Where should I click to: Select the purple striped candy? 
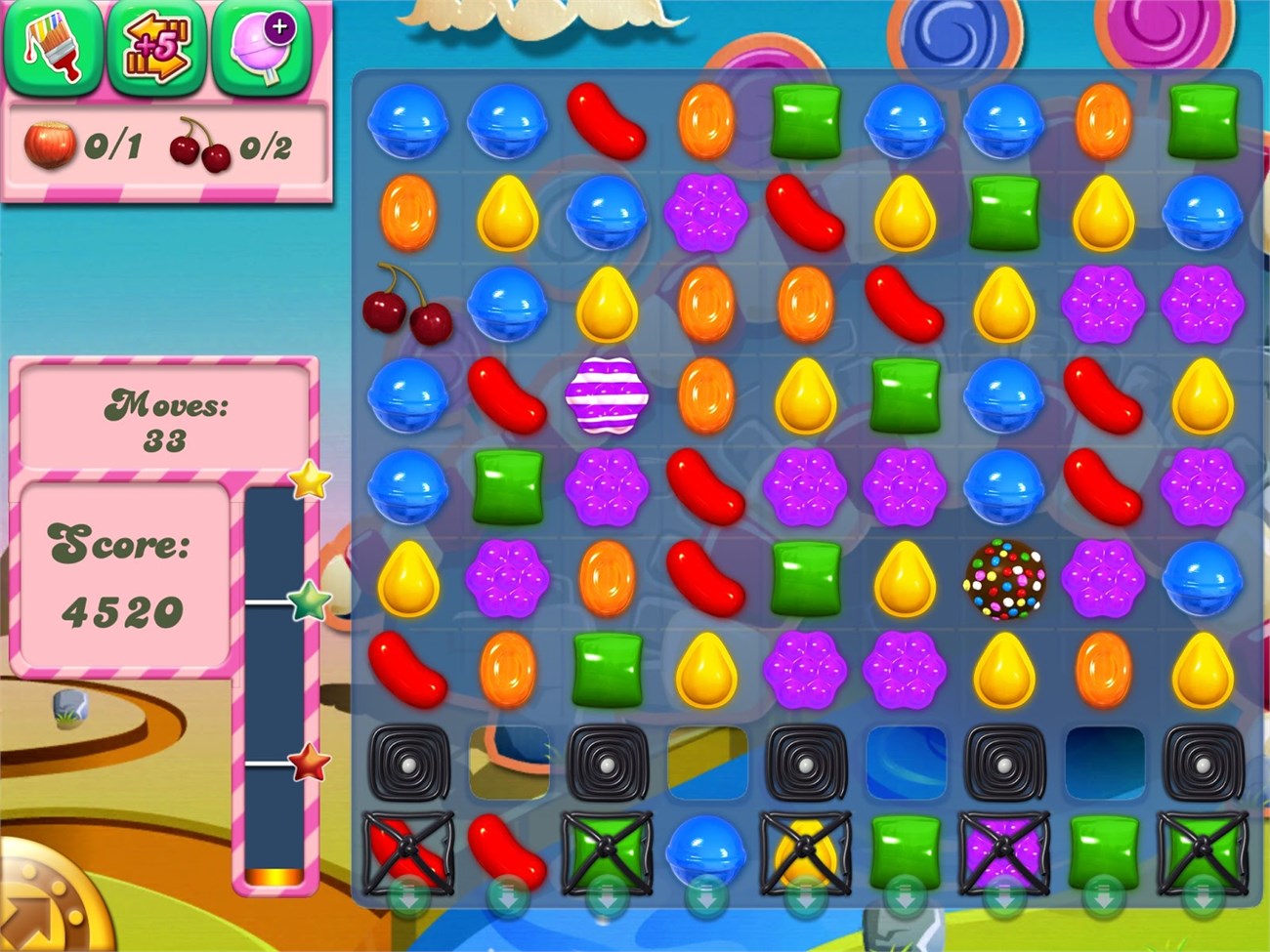point(608,395)
